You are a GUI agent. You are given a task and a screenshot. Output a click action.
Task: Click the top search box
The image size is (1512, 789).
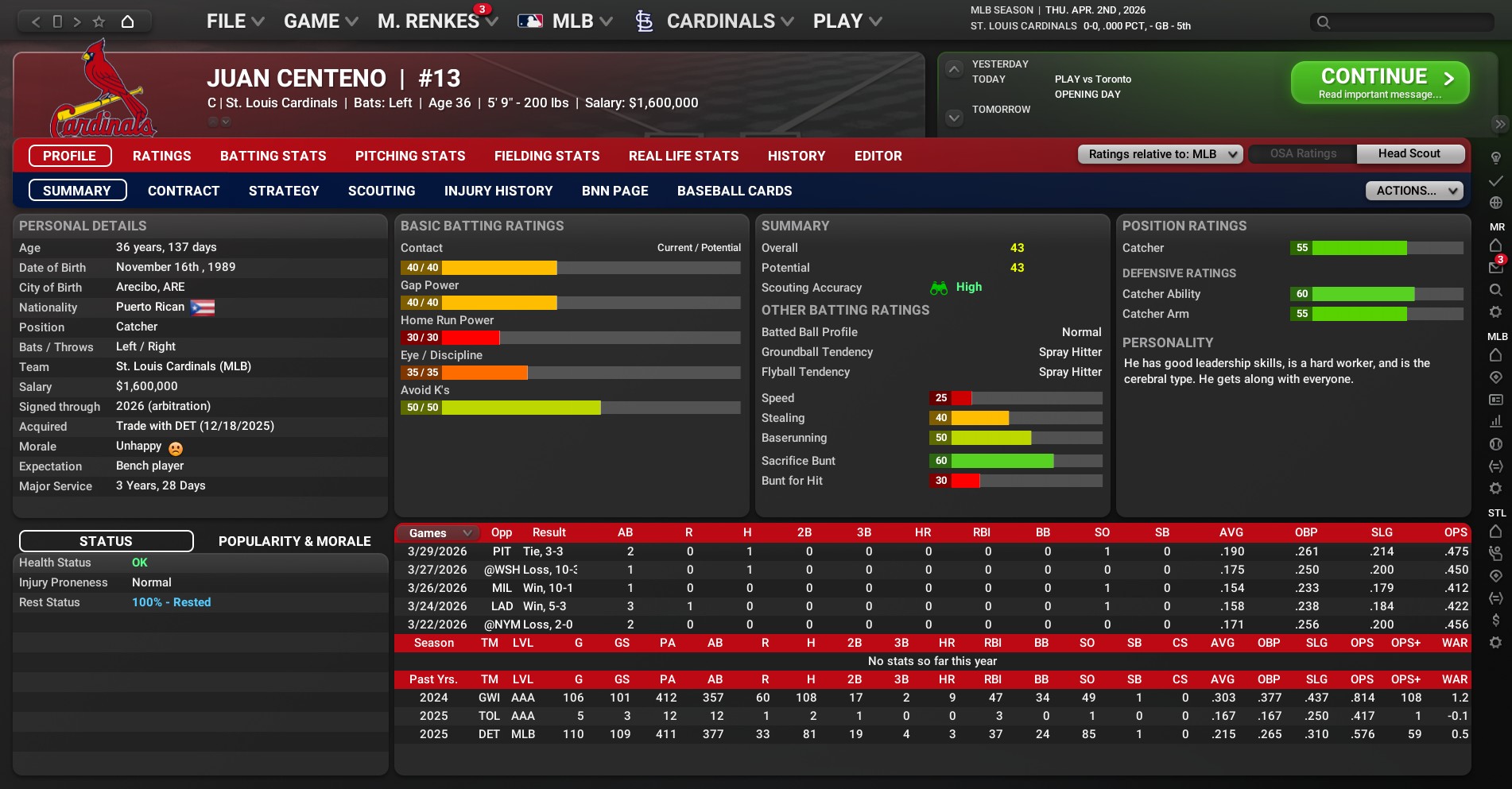coord(1403,22)
